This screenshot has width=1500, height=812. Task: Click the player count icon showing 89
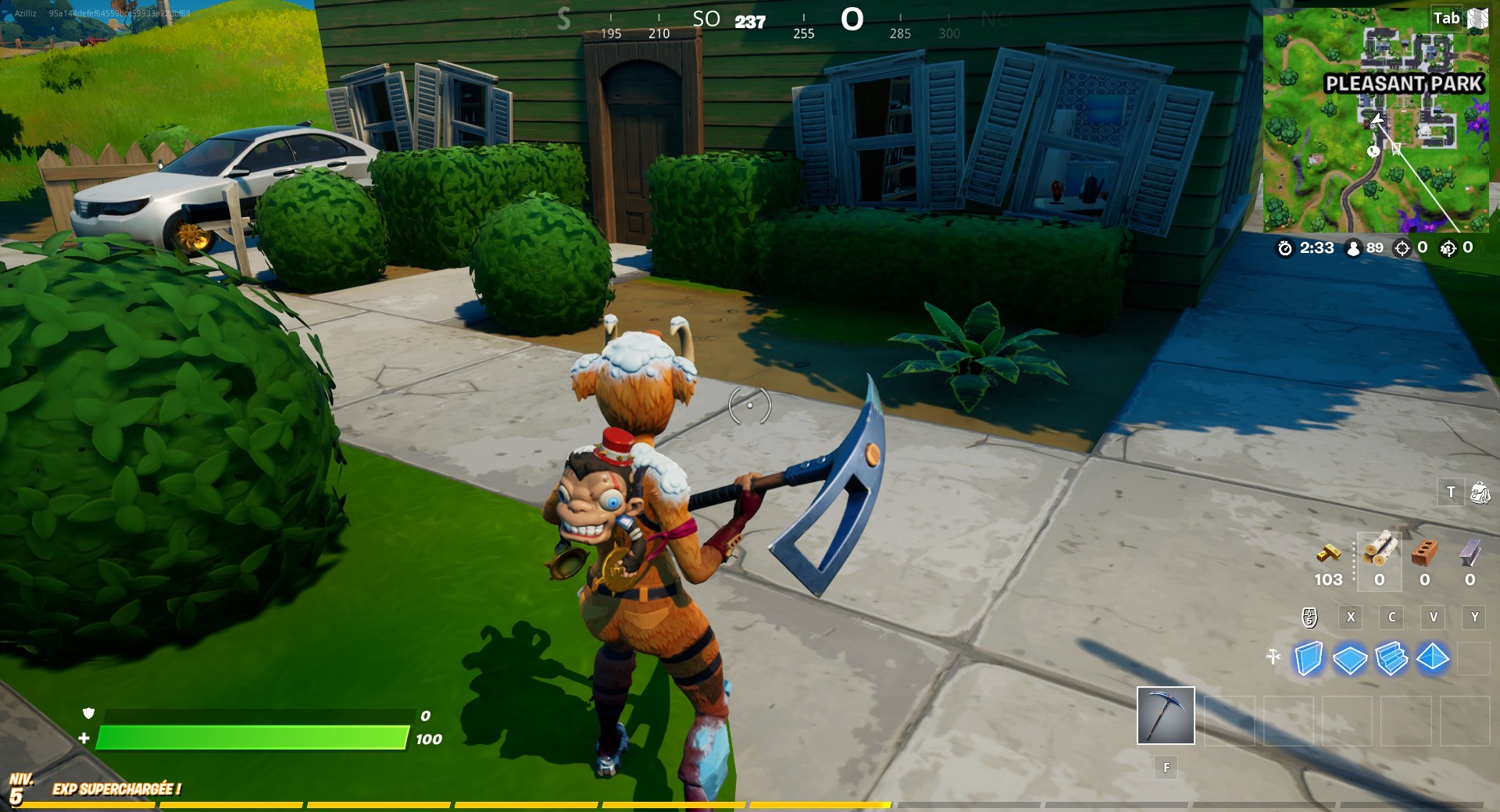tap(1354, 248)
